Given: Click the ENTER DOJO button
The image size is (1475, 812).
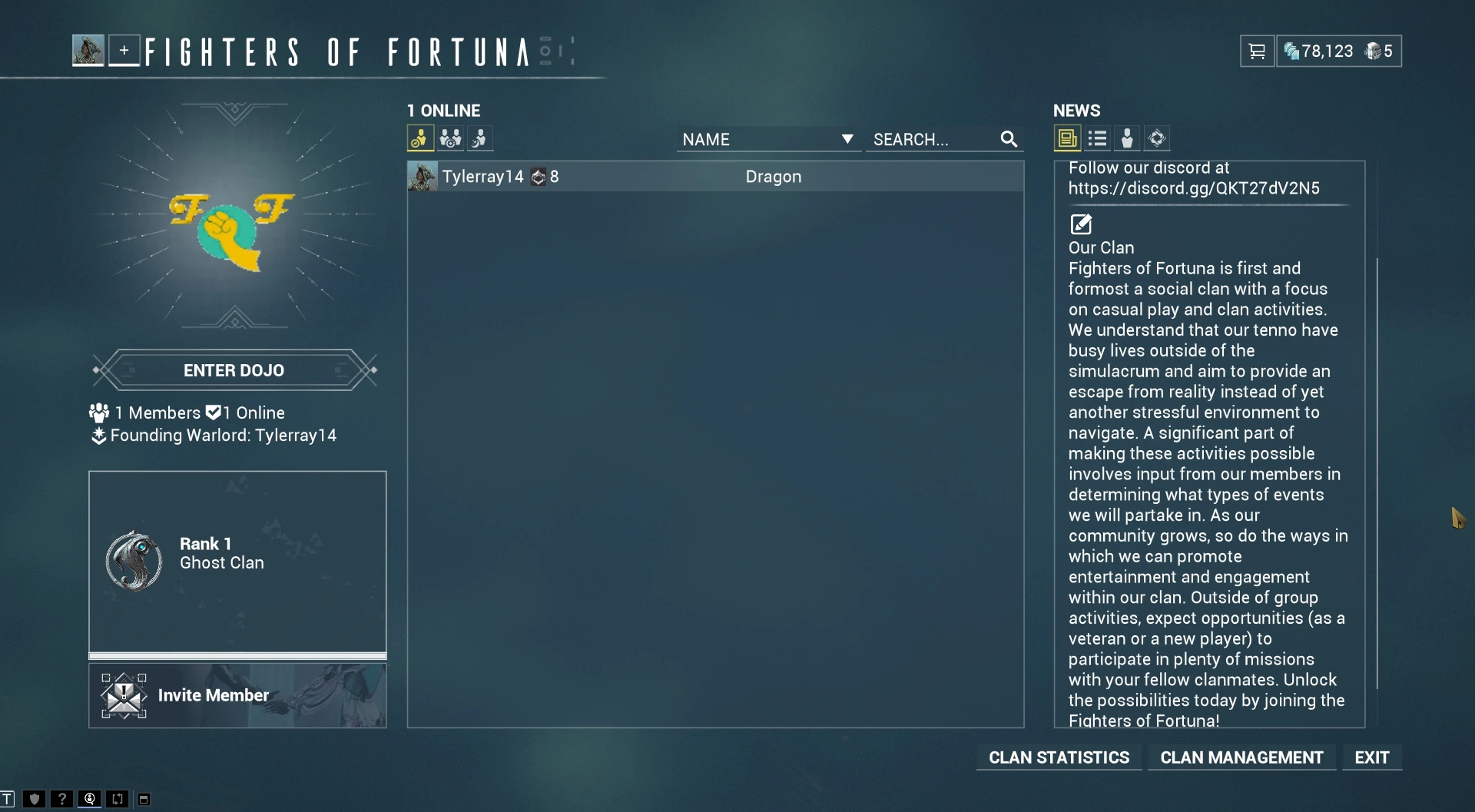Looking at the screenshot, I should pos(234,370).
